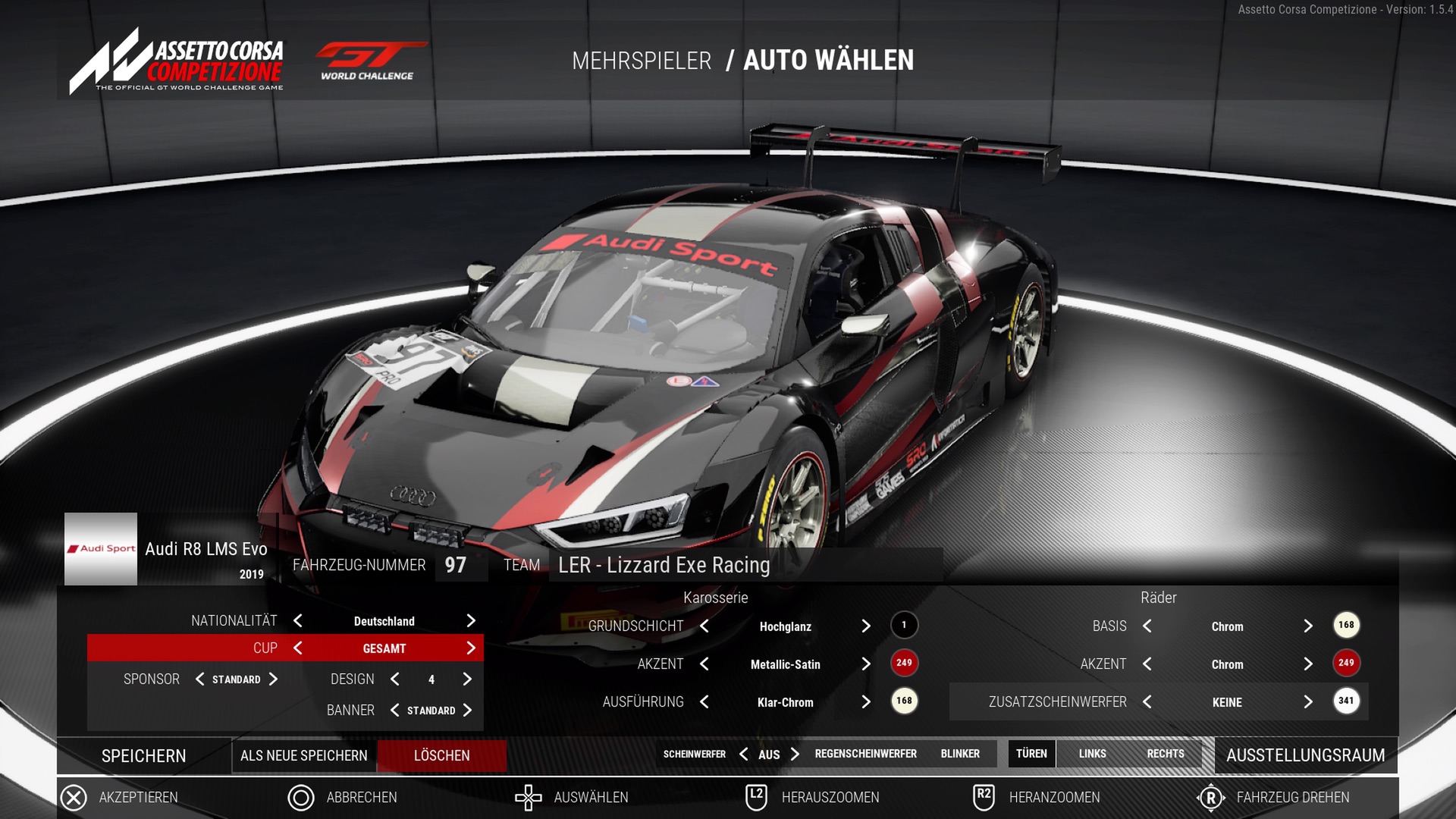Choose the Ausführung color swatch 168
Screen dimensions: 1456x819
[904, 701]
